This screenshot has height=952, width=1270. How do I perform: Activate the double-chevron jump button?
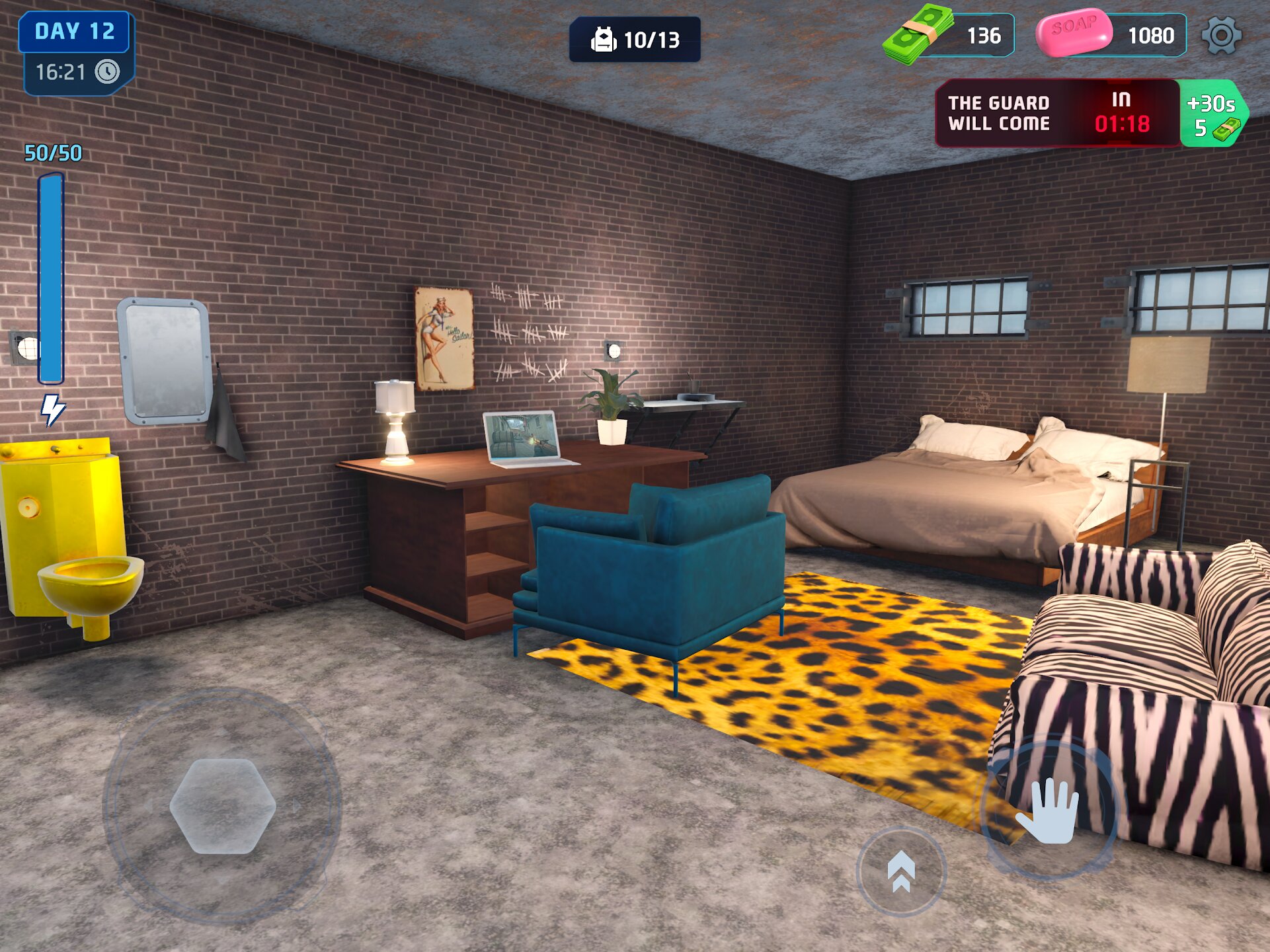901,872
